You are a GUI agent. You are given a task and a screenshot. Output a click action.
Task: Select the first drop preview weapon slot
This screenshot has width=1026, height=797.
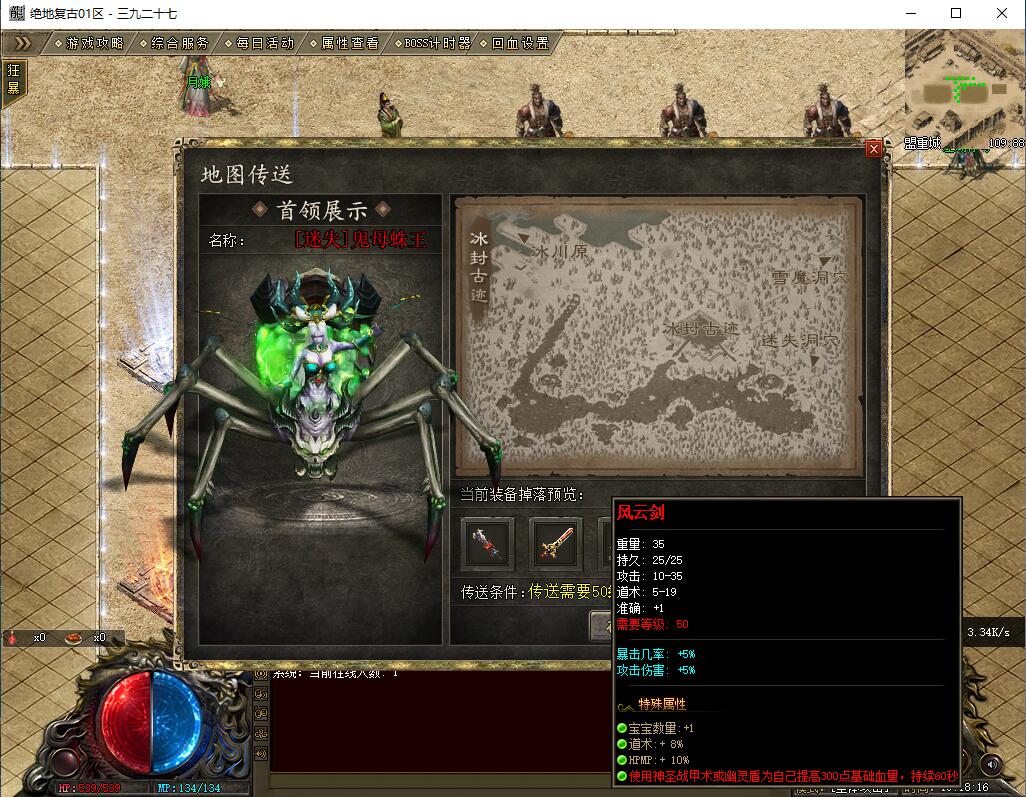487,544
